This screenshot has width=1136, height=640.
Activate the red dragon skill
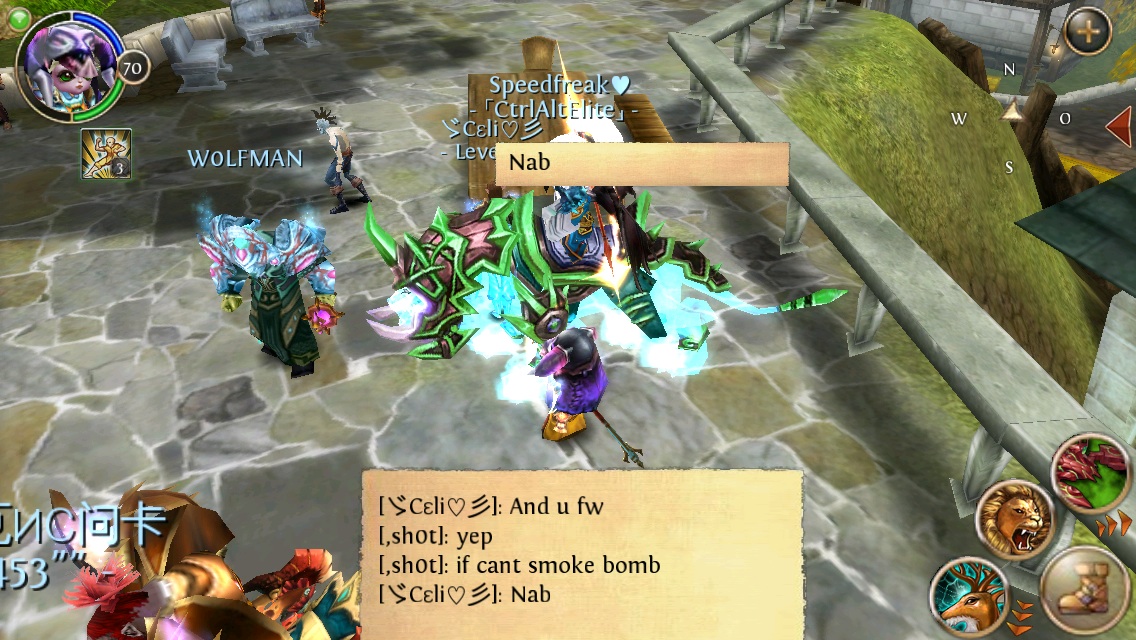(1093, 473)
